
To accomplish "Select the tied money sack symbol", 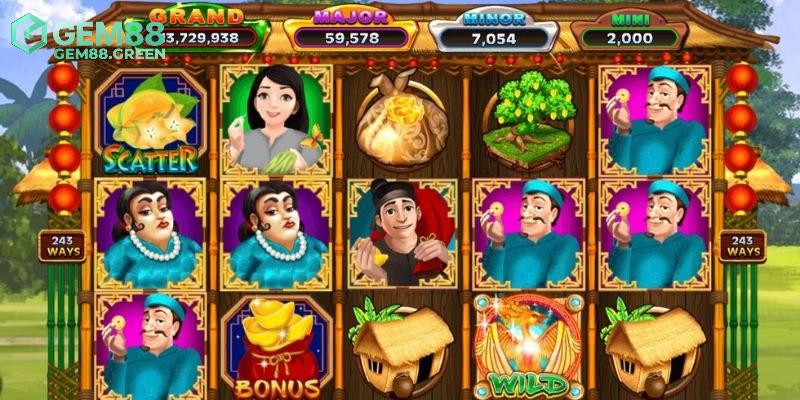I will click(401, 118).
